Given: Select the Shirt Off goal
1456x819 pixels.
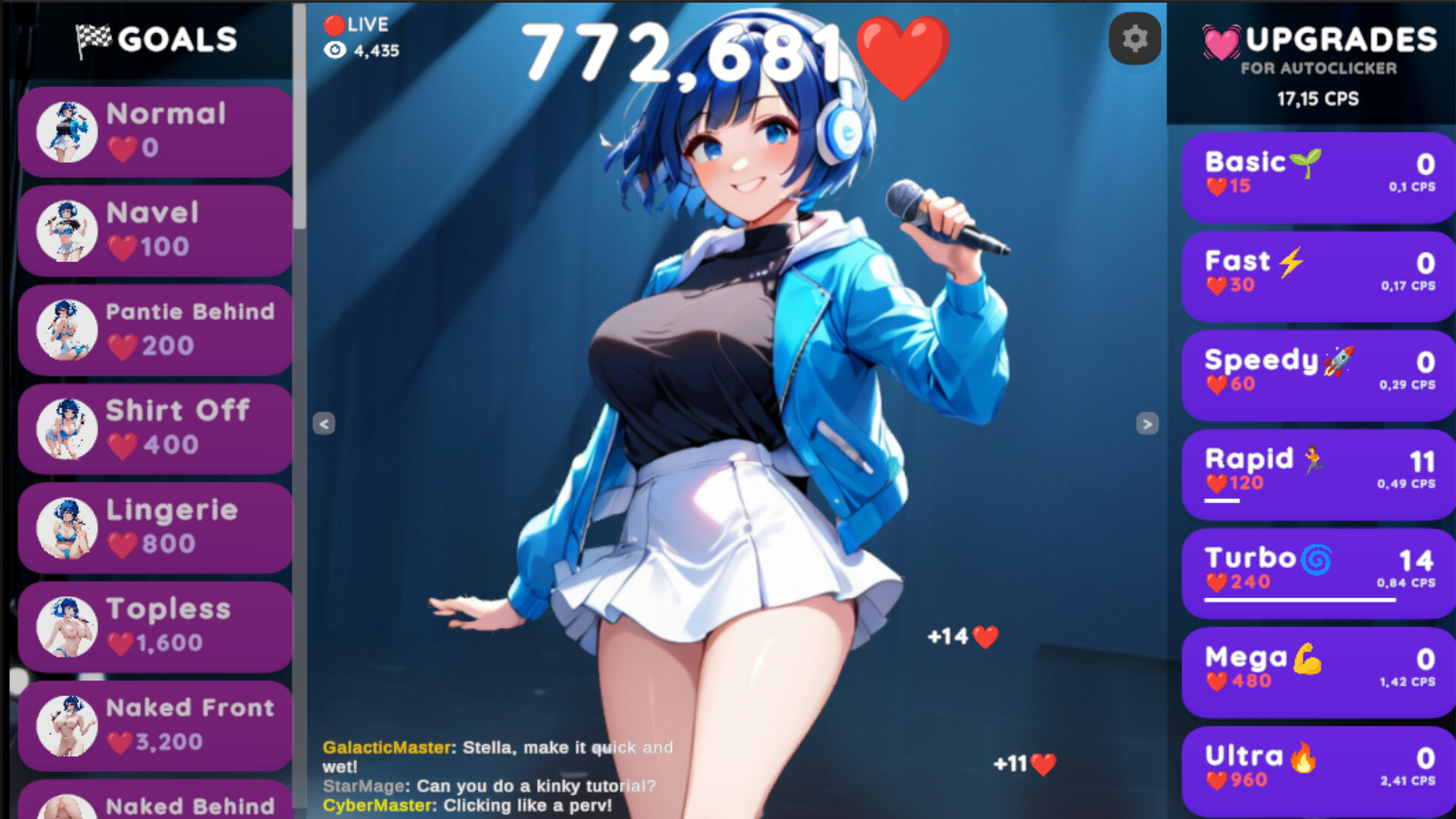Looking at the screenshot, I should pyautogui.click(x=152, y=428).
